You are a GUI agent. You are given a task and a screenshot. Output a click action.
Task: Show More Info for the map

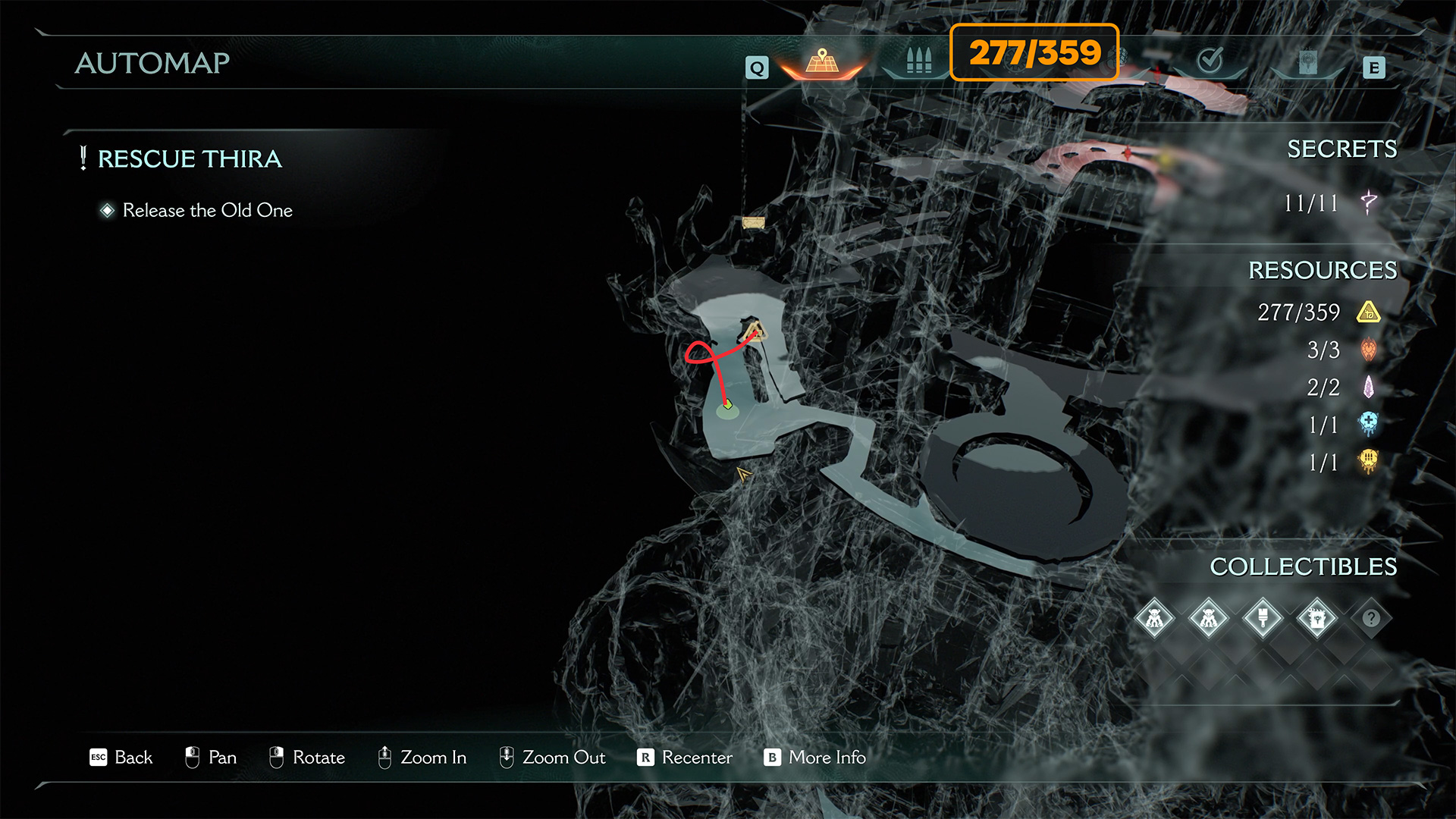tap(815, 757)
